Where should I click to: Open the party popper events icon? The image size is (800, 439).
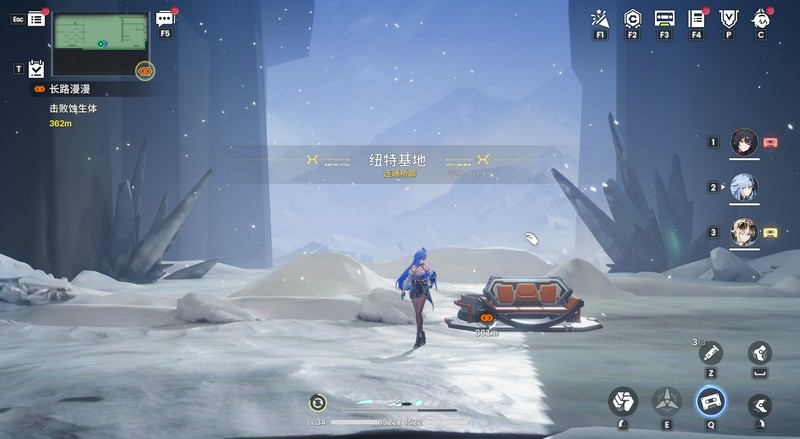pos(600,18)
